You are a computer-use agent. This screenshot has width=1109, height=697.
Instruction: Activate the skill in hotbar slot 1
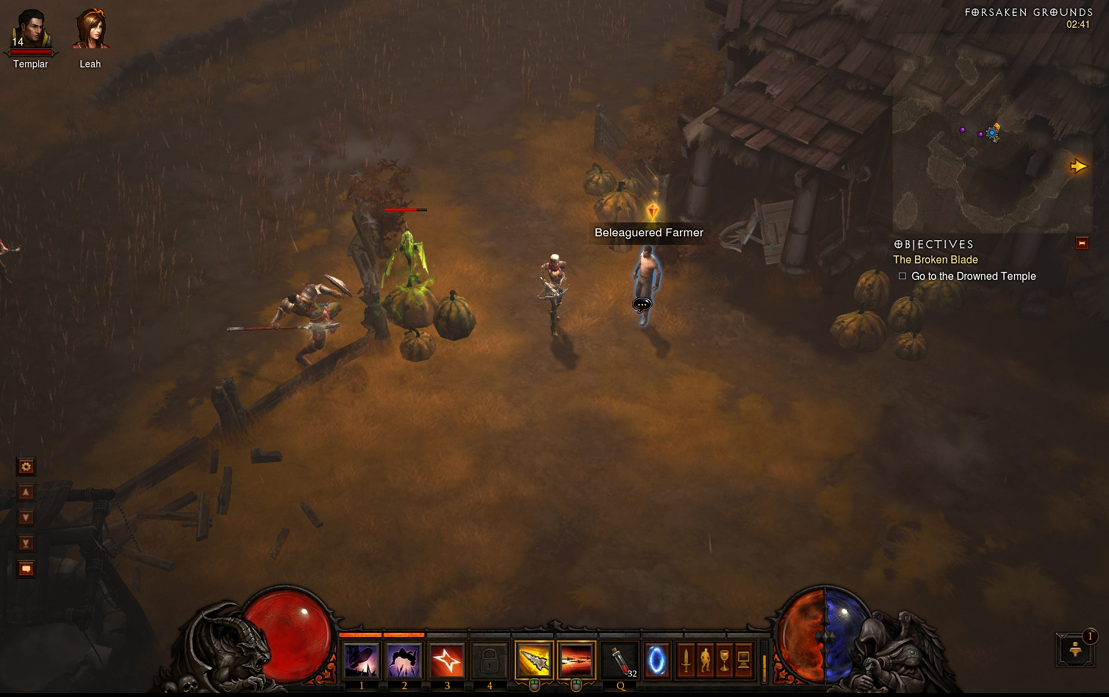click(361, 661)
